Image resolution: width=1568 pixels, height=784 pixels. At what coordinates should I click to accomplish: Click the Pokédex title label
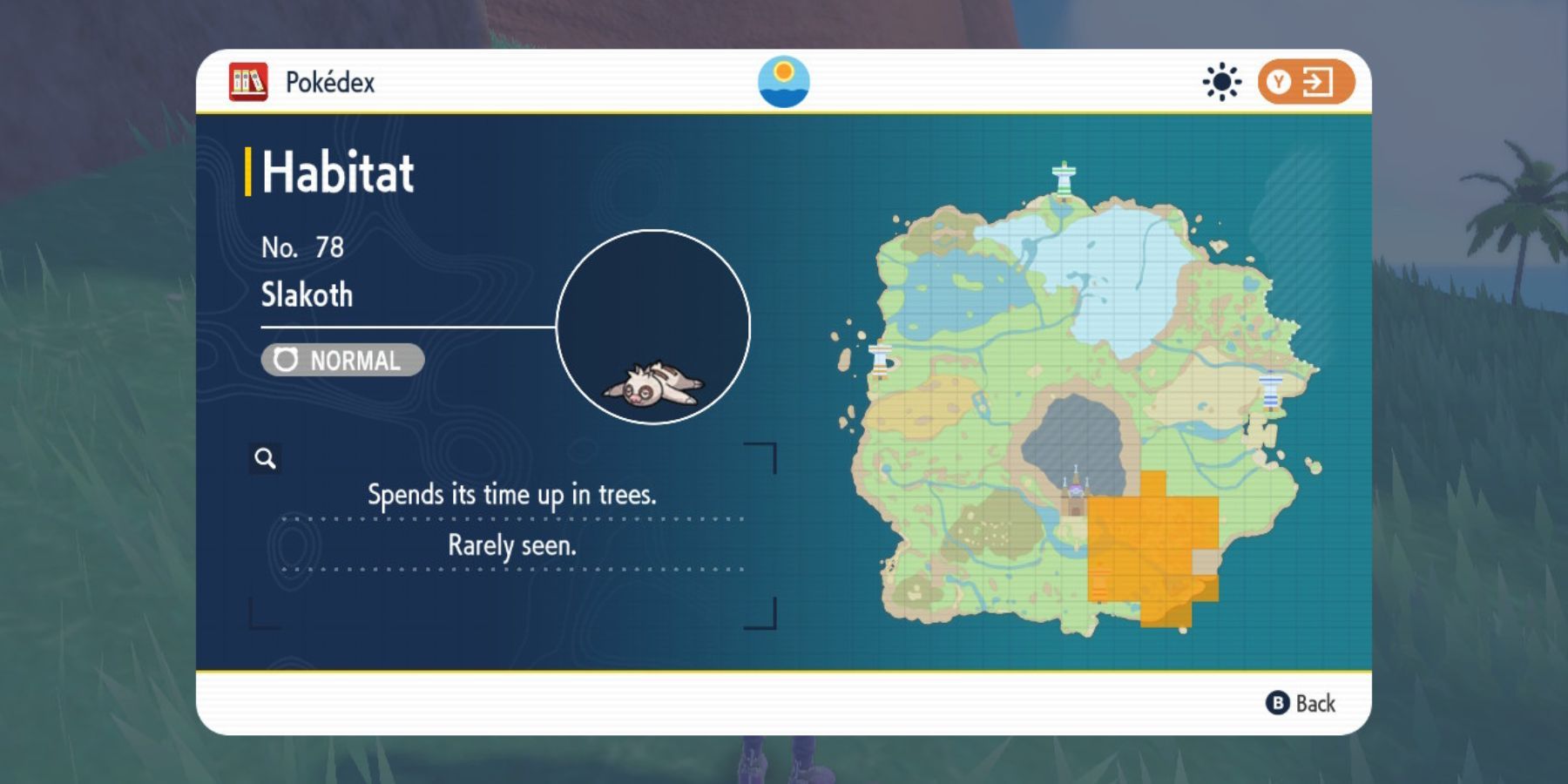click(x=329, y=83)
